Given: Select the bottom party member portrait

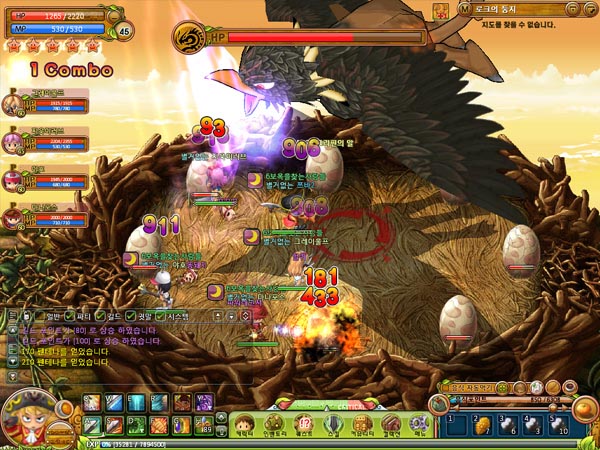Looking at the screenshot, I should tap(14, 214).
